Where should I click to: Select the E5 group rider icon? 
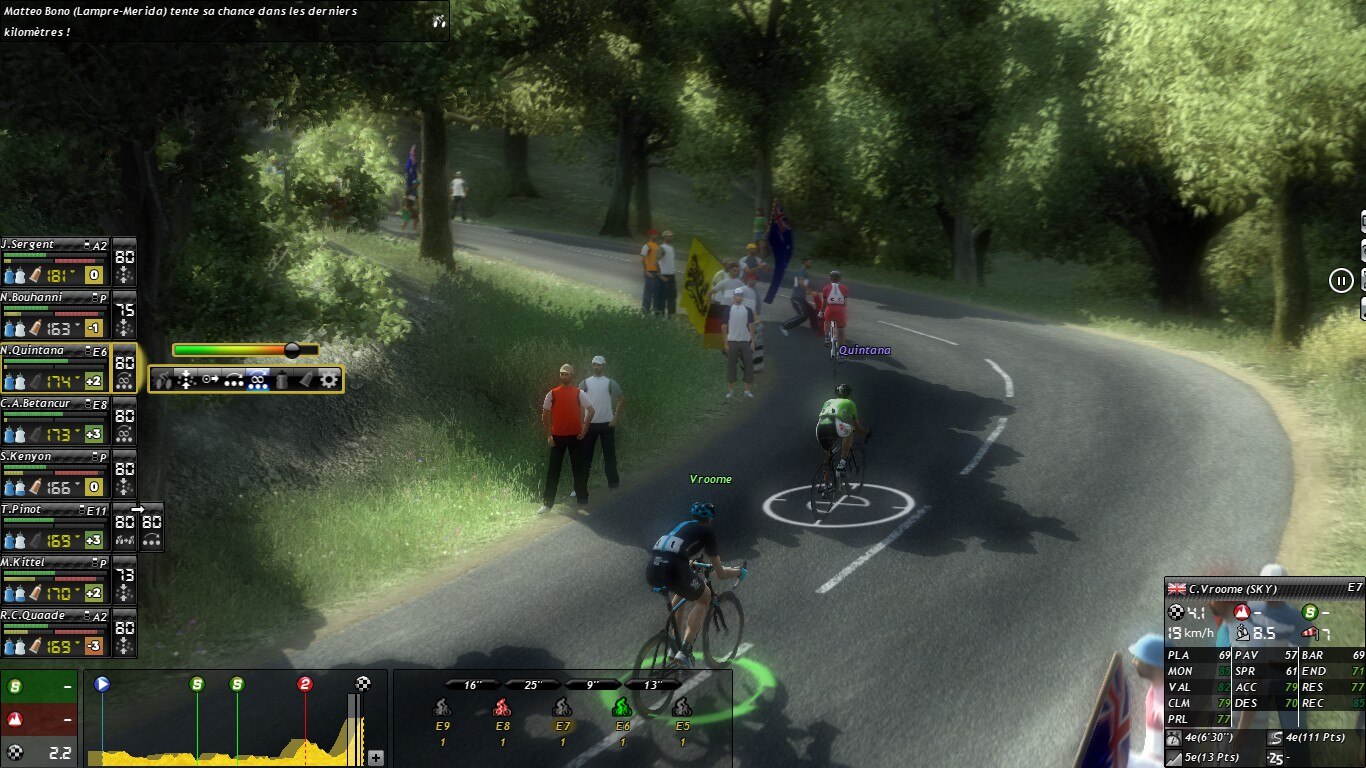tap(682, 708)
